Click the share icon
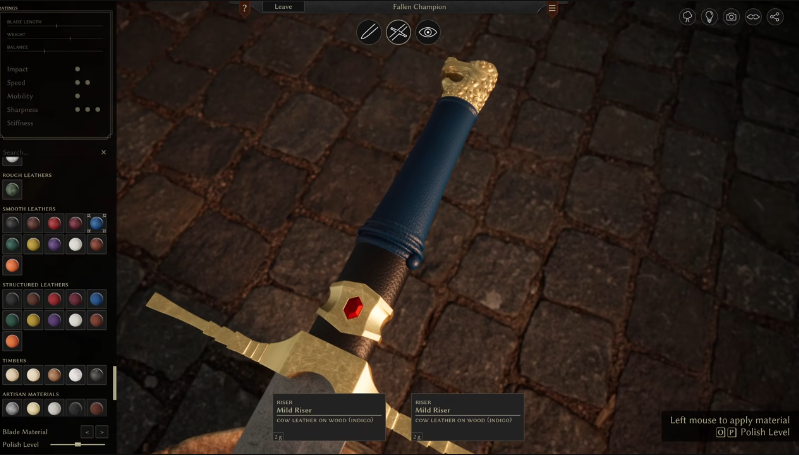Viewport: 799px width, 455px height. coord(775,17)
